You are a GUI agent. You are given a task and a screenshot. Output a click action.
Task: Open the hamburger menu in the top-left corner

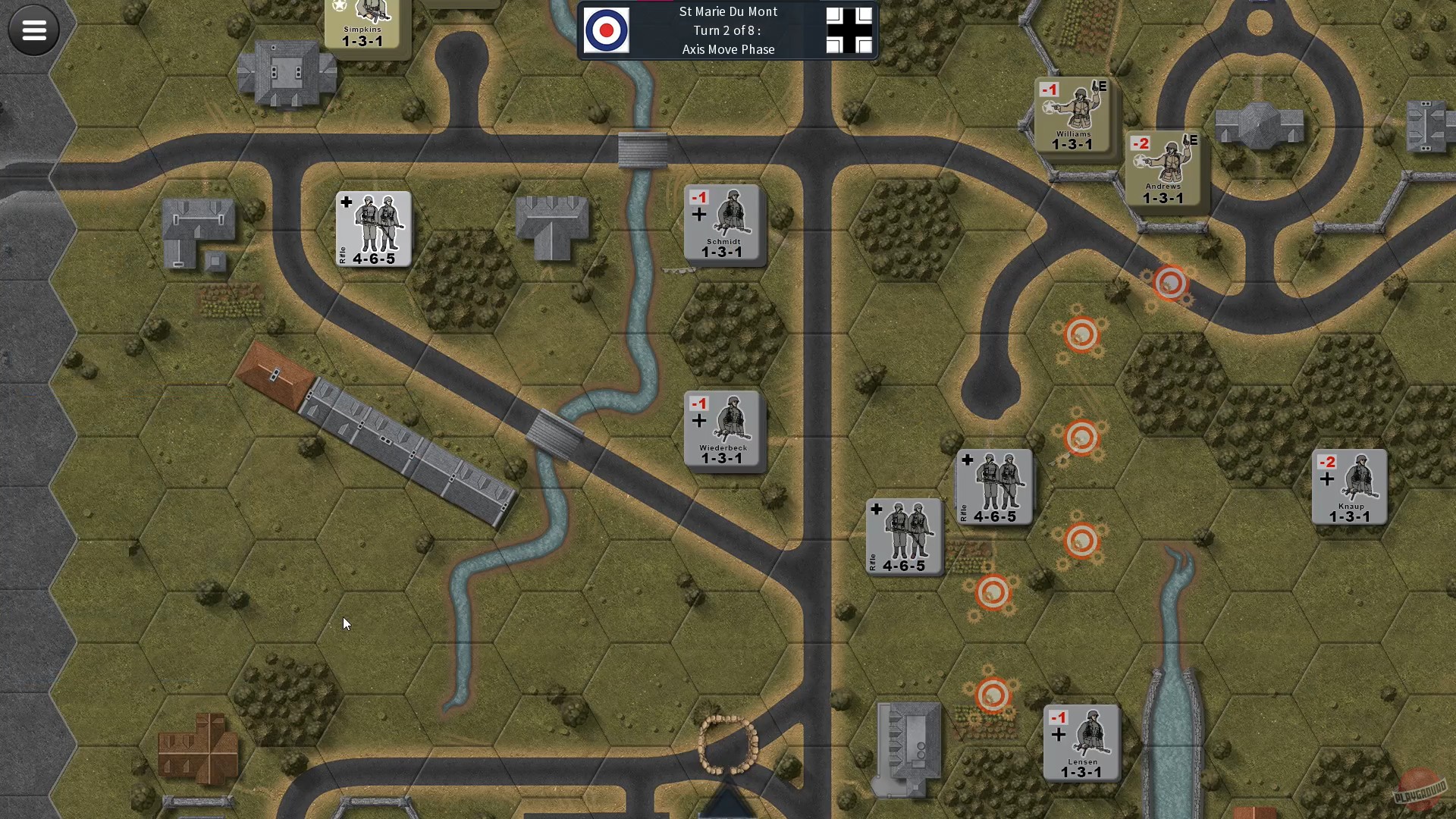point(33,30)
